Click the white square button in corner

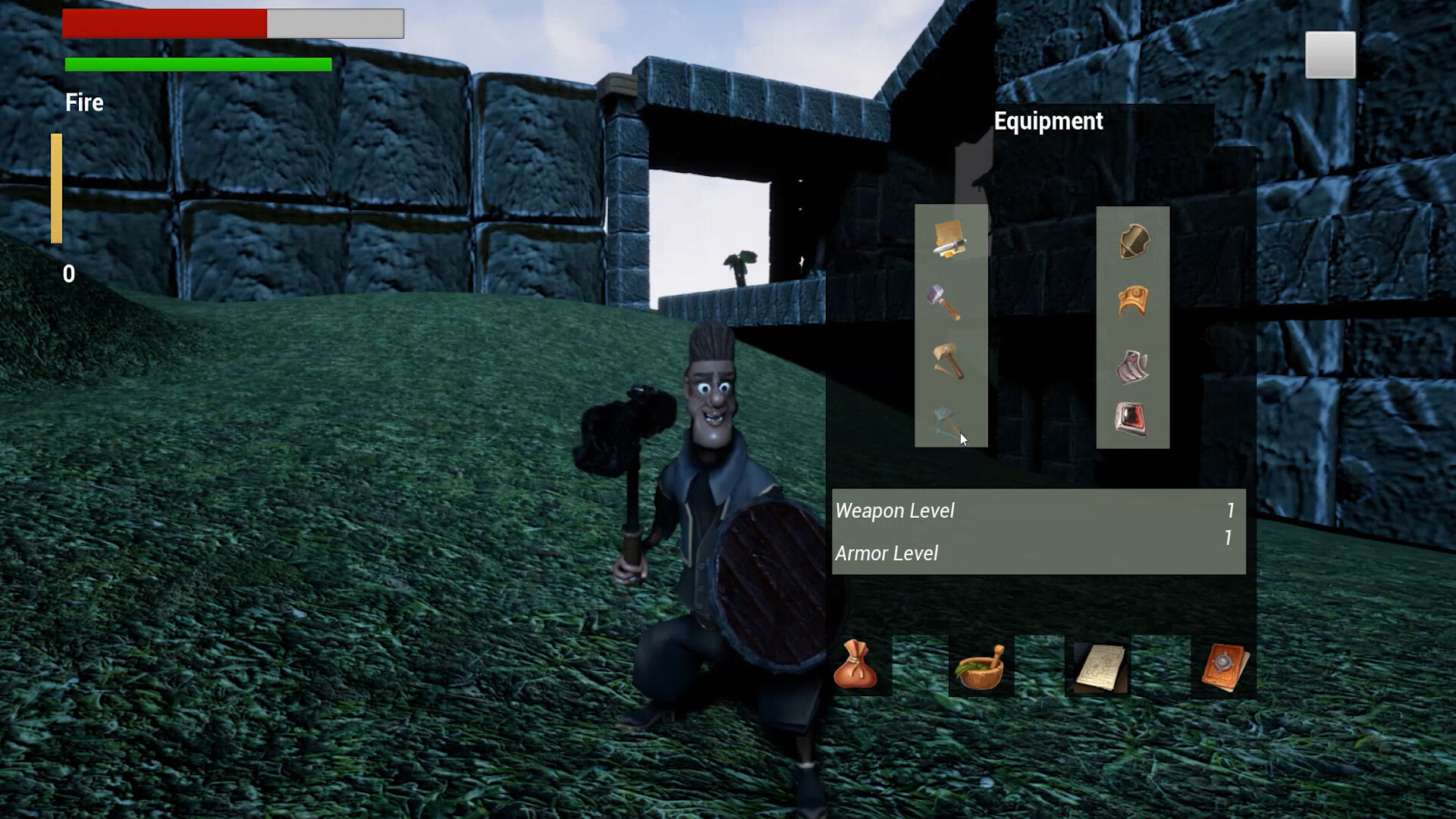tap(1330, 55)
